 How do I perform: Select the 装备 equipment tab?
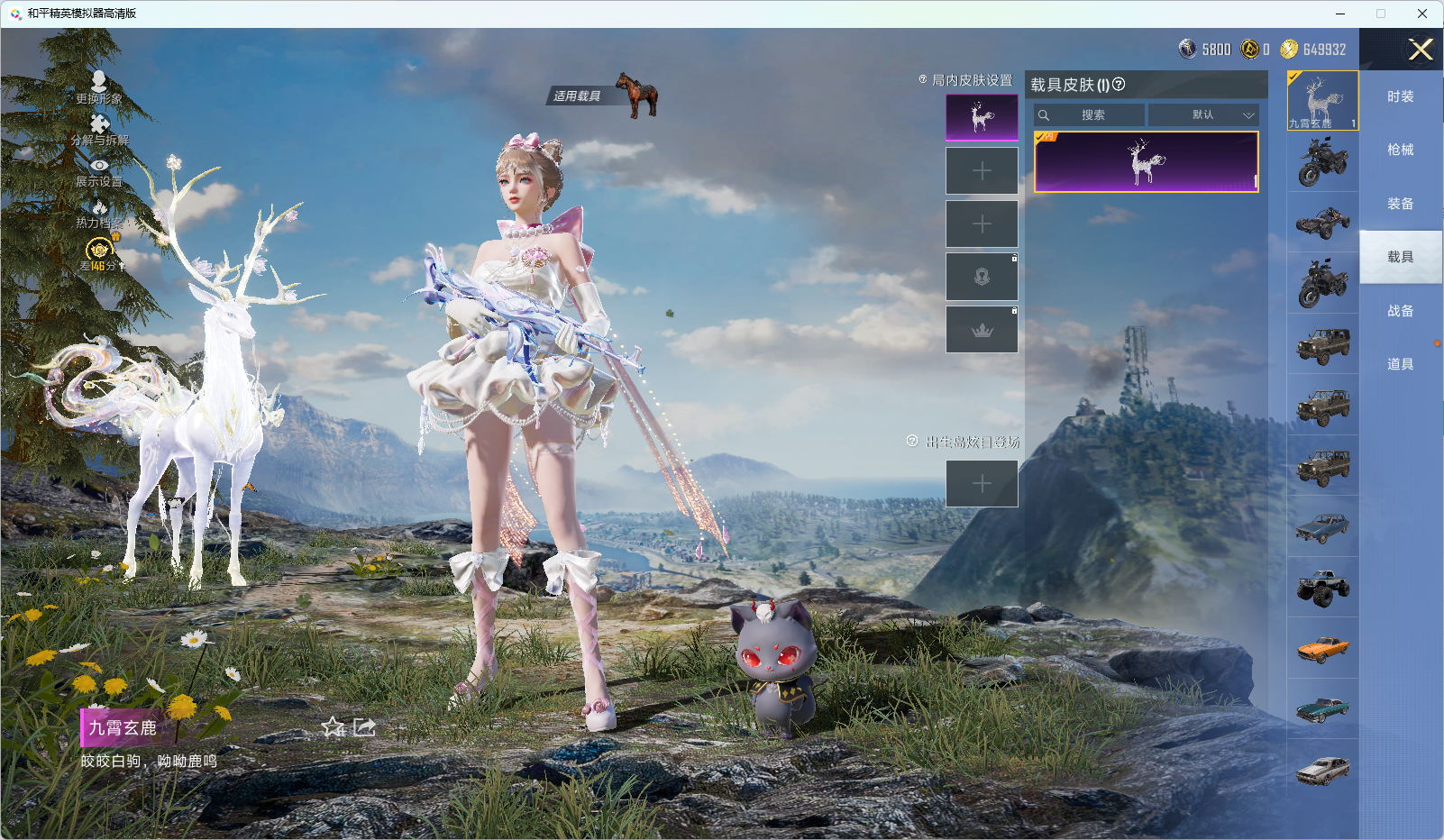1400,204
